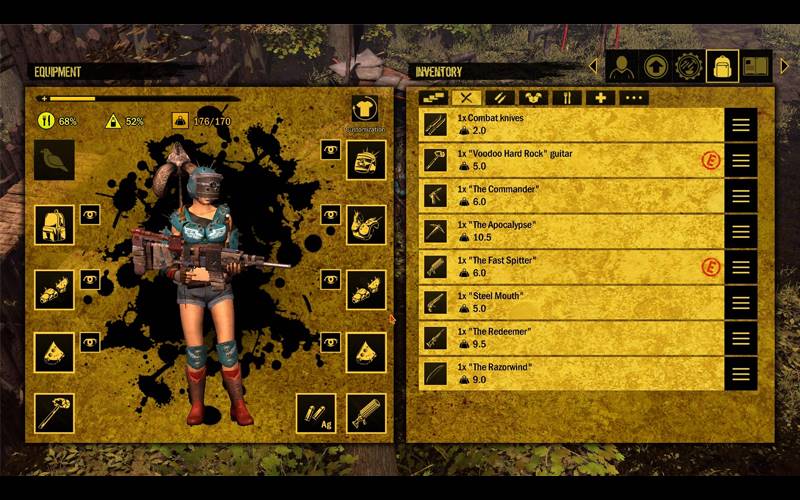The width and height of the screenshot is (800, 500).
Task: Switch to the character profile tab
Action: pyautogui.click(x=622, y=67)
